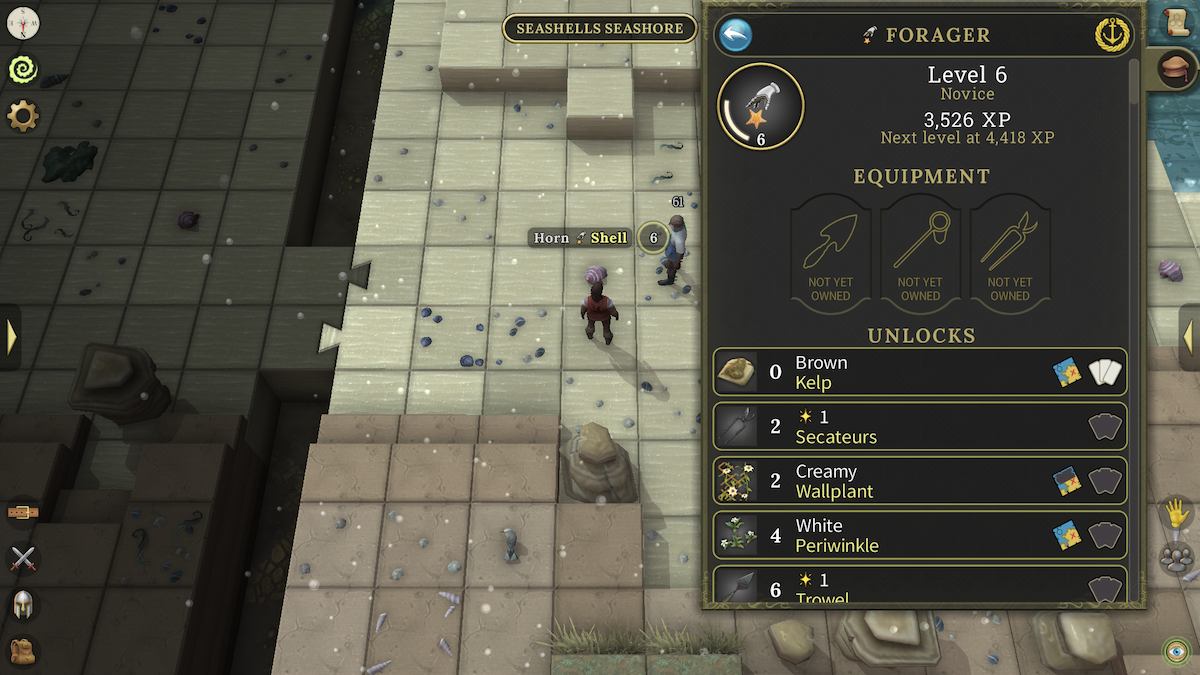Expand the left side panel arrow
This screenshot has height=675, width=1200.
(x=11, y=336)
